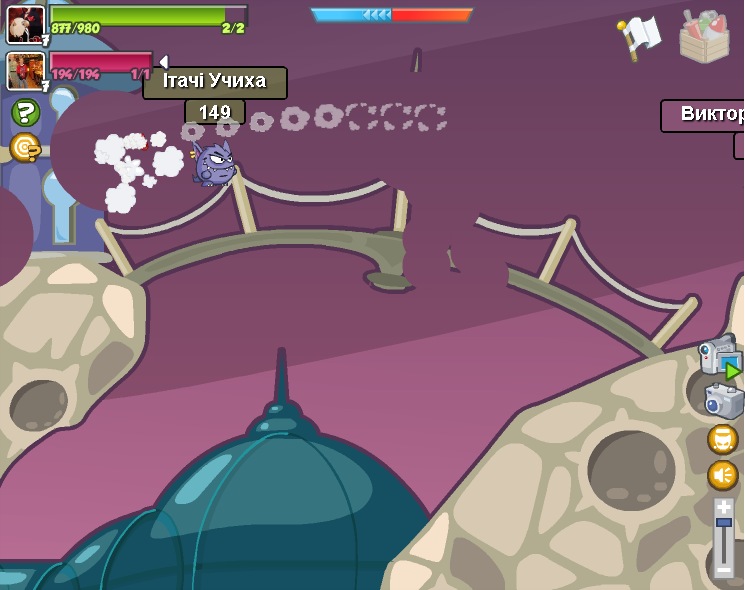Open the weapons crate inventory
745x590 pixels.
tap(704, 37)
